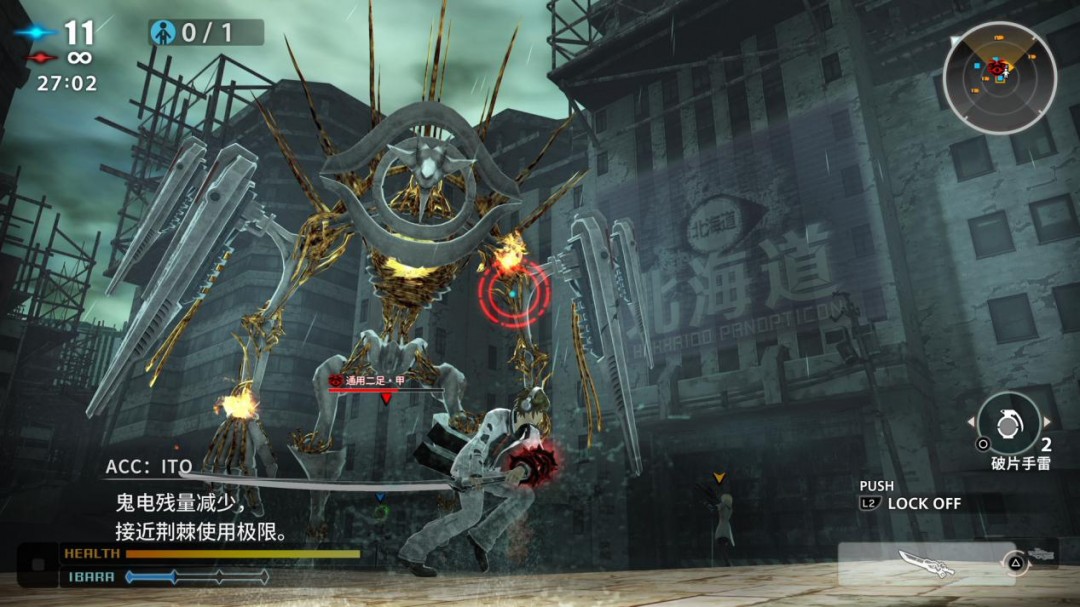Cycle to previous item with left arrow

pyautogui.click(x=970, y=423)
